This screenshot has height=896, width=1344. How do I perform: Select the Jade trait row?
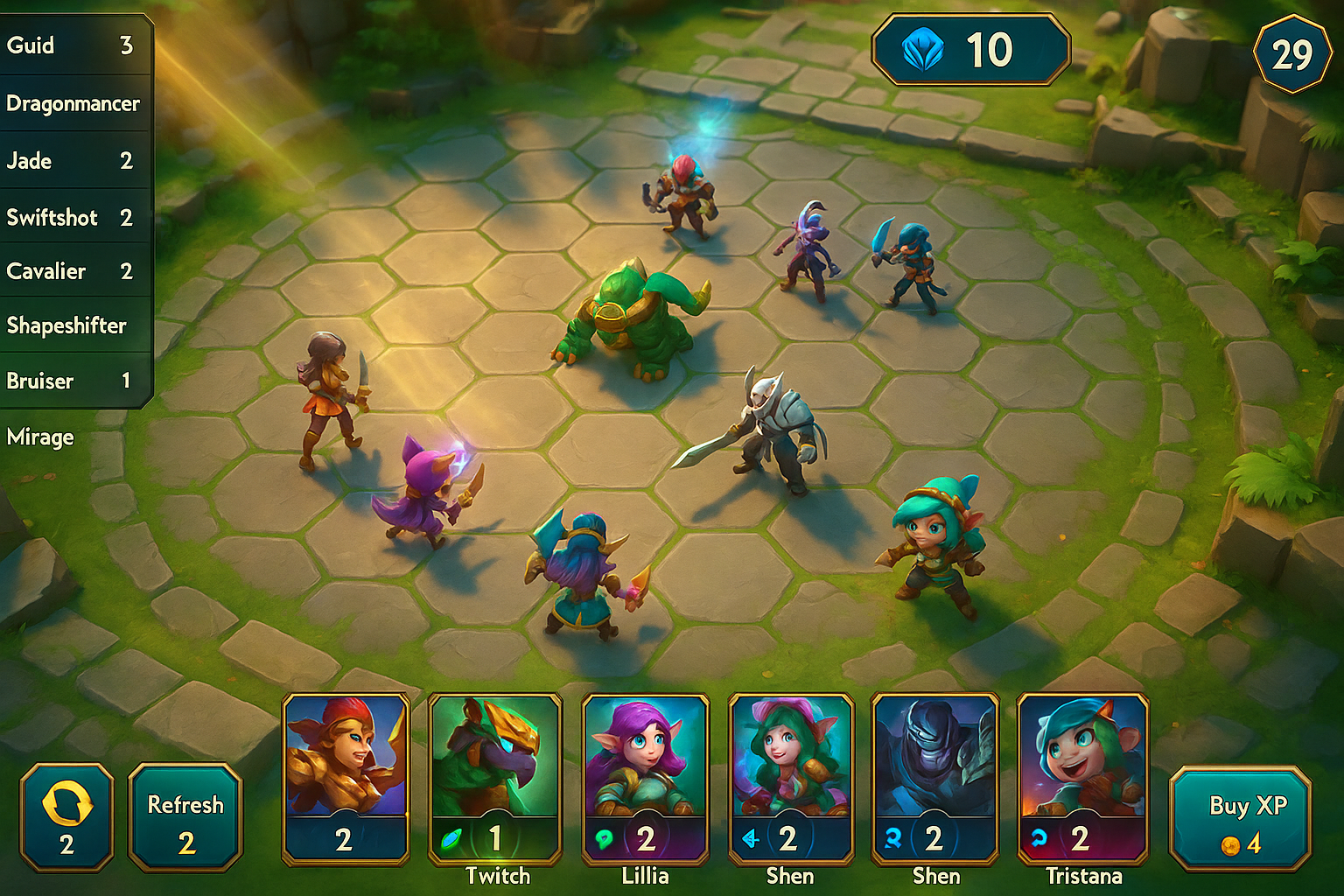[70, 161]
